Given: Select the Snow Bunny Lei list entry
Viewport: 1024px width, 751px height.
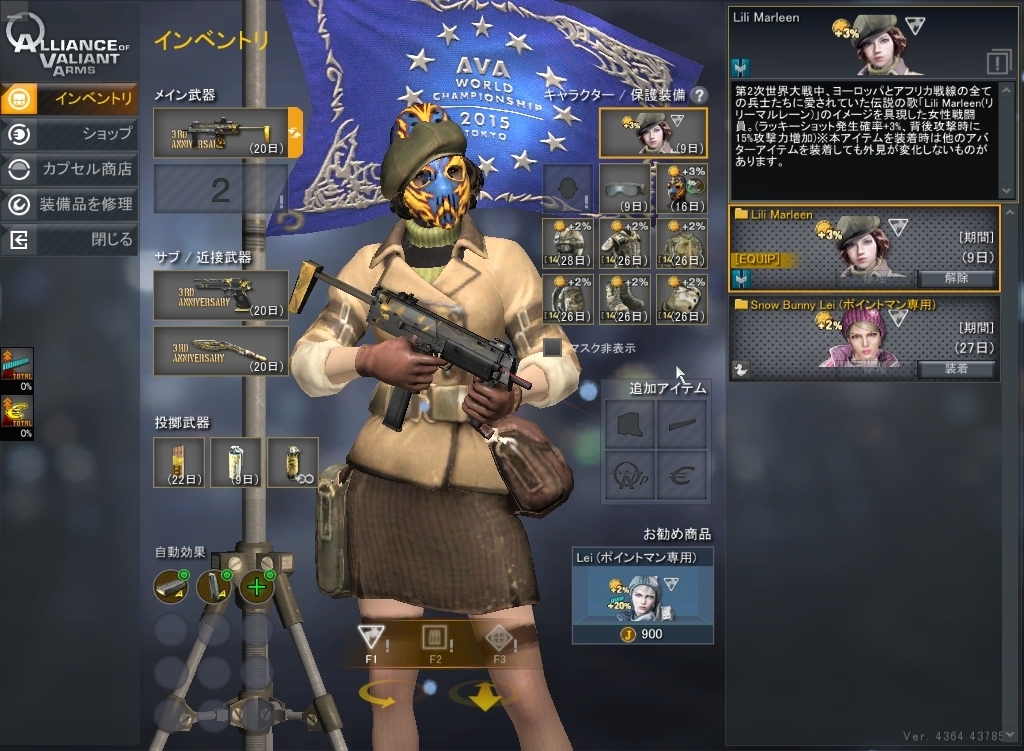Looking at the screenshot, I should (864, 339).
